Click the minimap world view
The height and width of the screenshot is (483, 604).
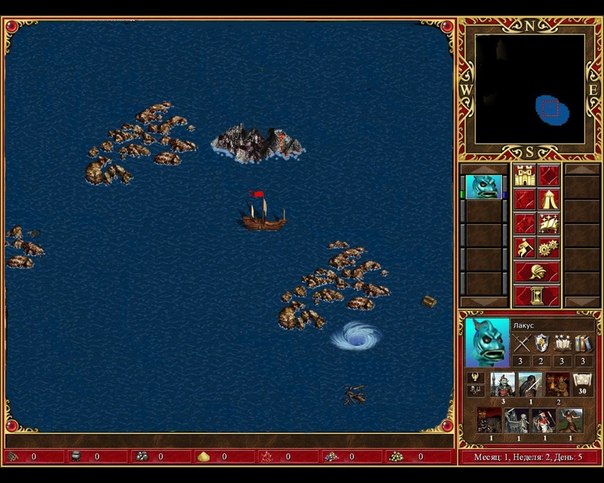pyautogui.click(x=530, y=89)
